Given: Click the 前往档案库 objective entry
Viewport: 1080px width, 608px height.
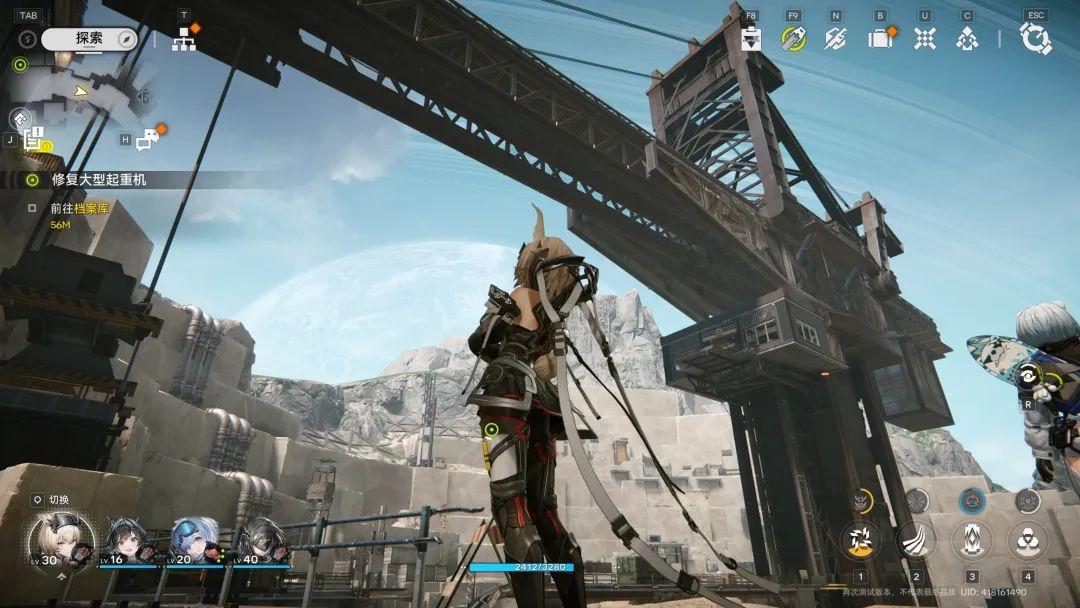Looking at the screenshot, I should coord(80,208).
